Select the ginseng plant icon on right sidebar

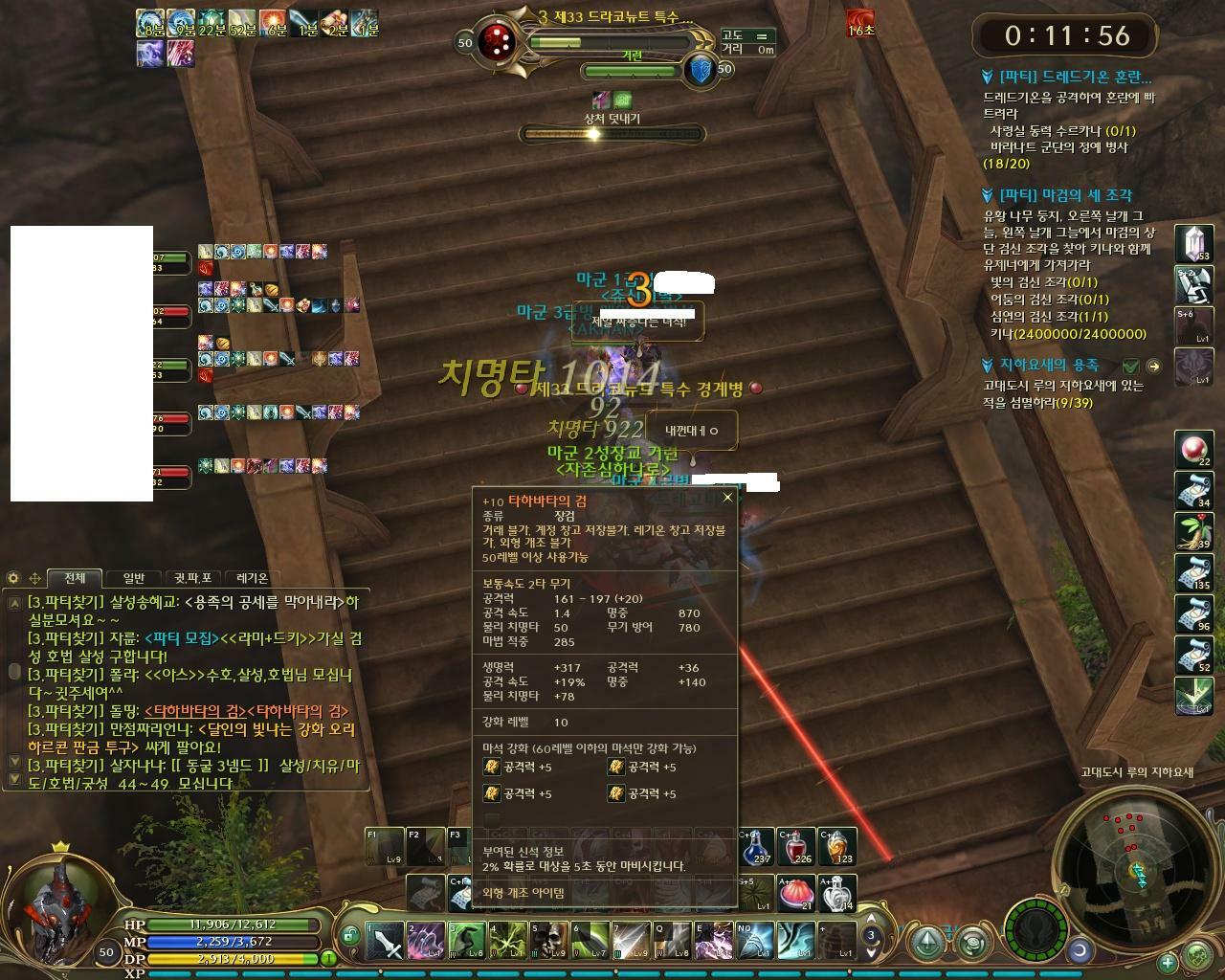tap(1194, 529)
